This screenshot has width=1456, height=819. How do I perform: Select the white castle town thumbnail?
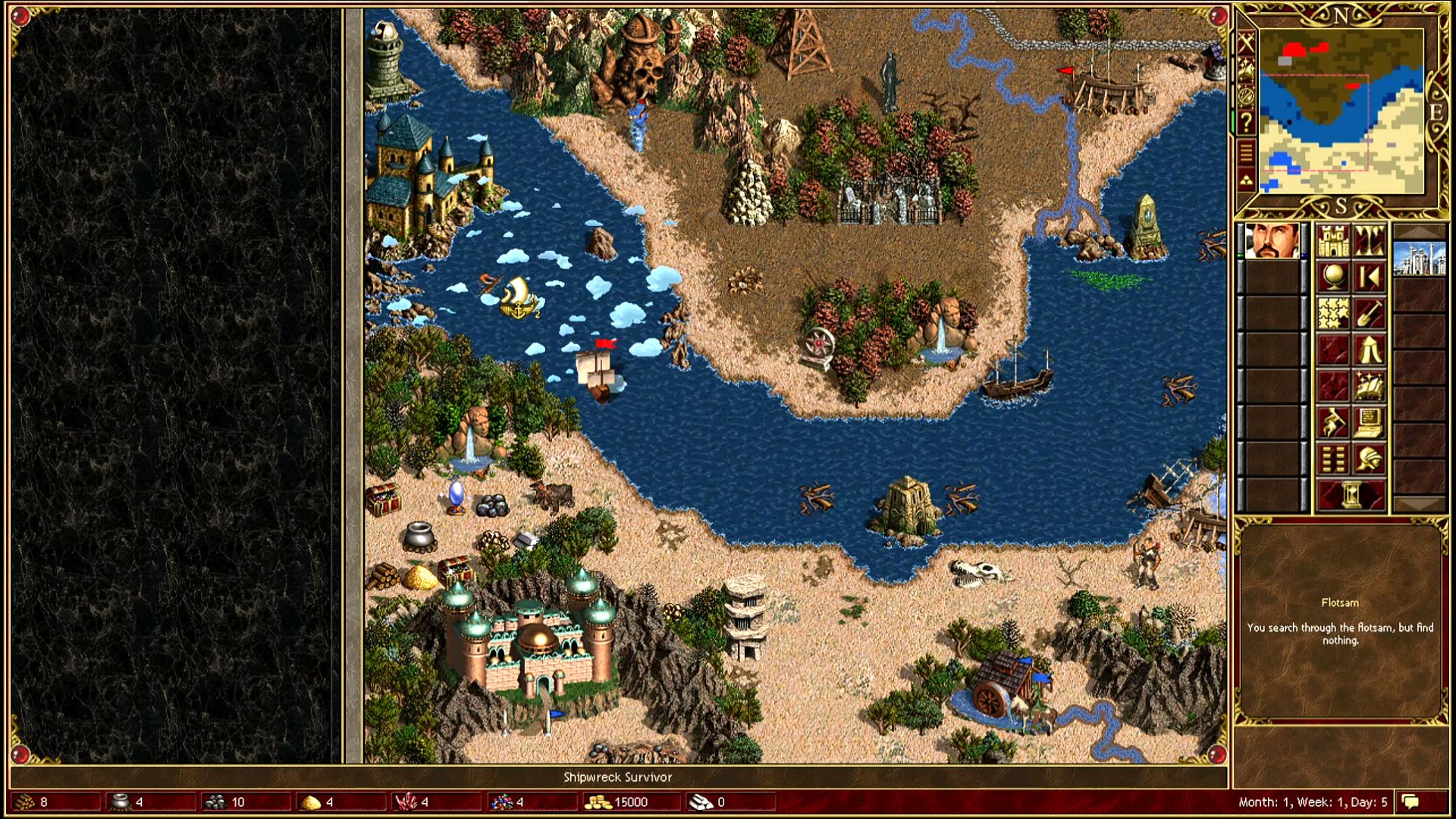pos(1419,258)
